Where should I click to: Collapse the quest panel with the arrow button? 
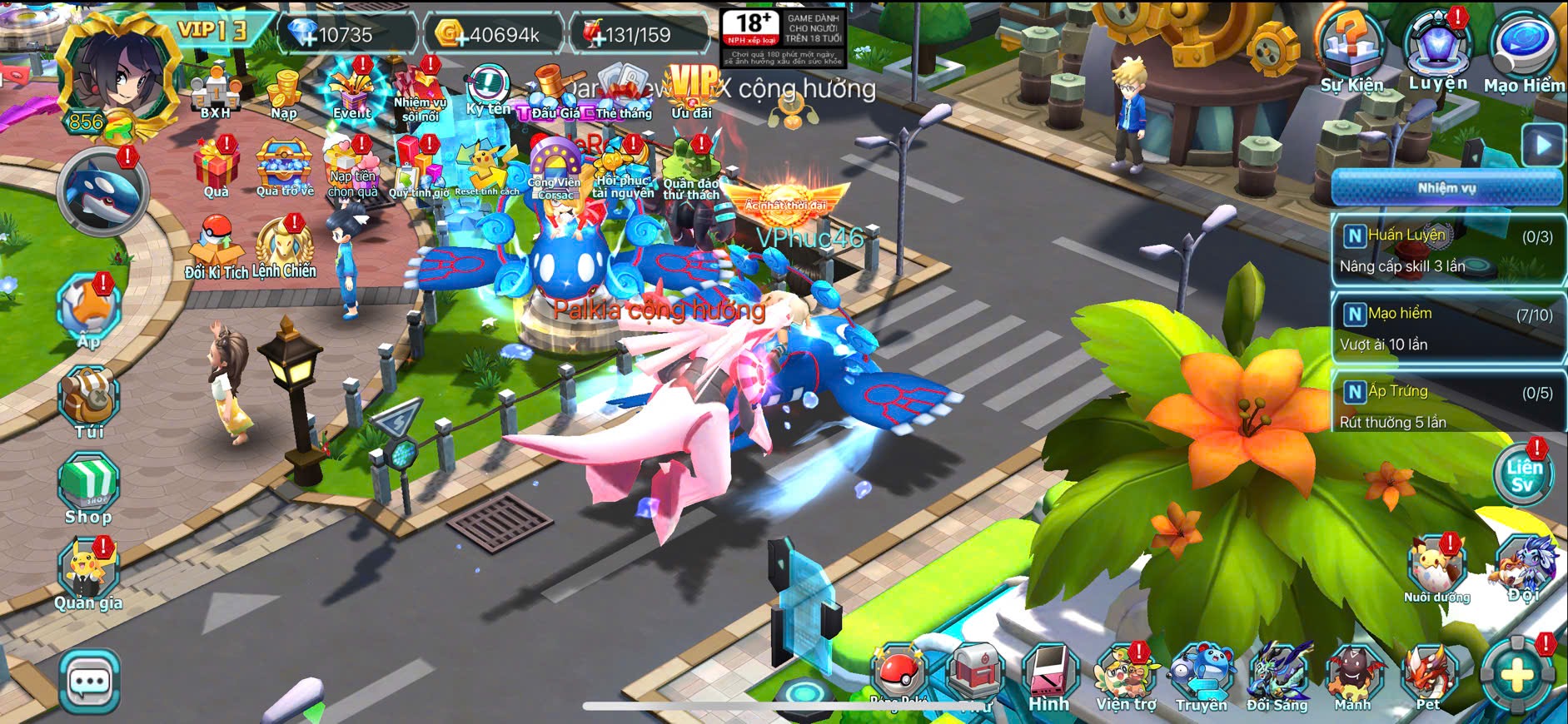(1543, 146)
